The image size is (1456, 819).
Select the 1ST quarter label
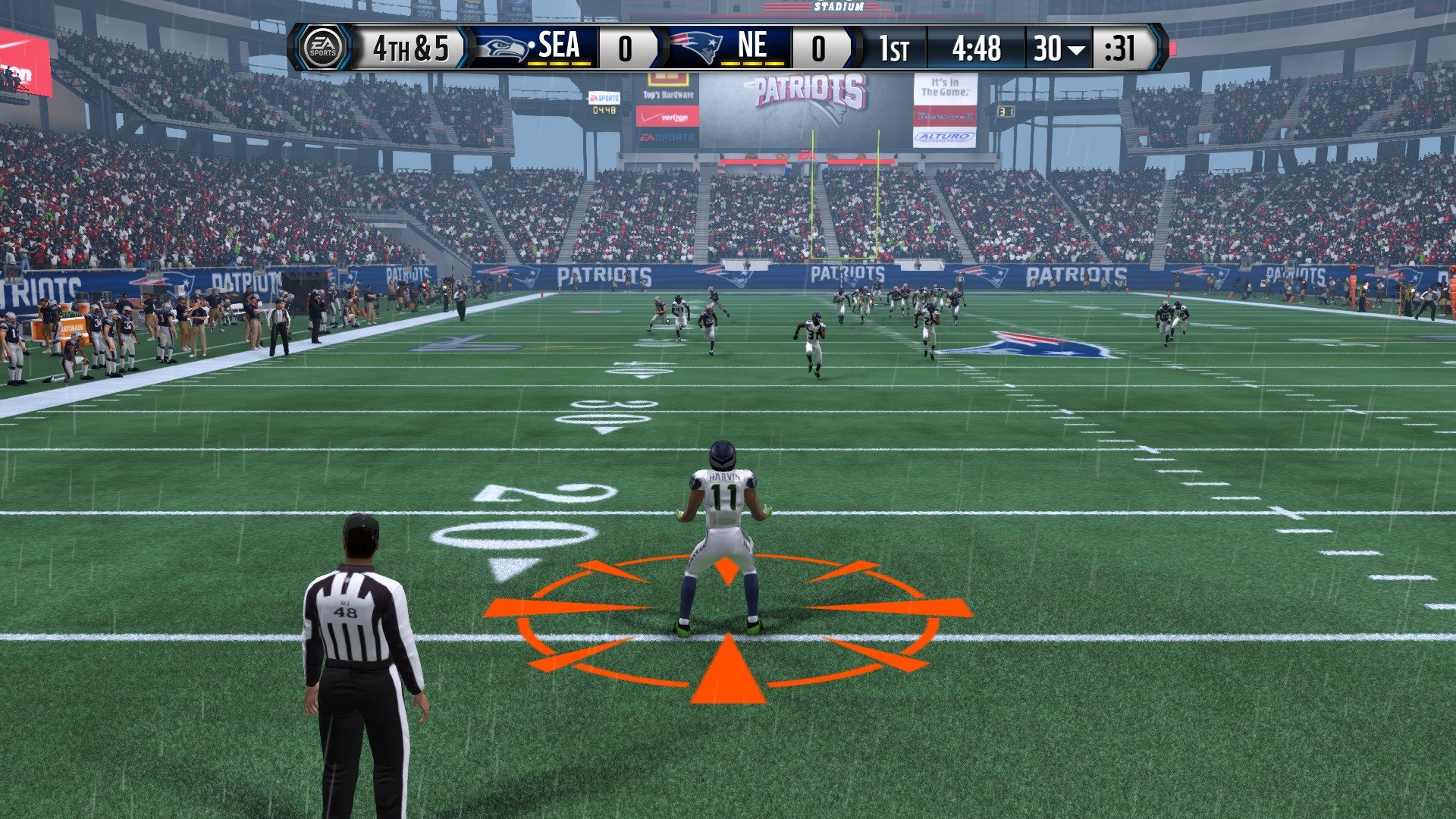click(x=893, y=49)
